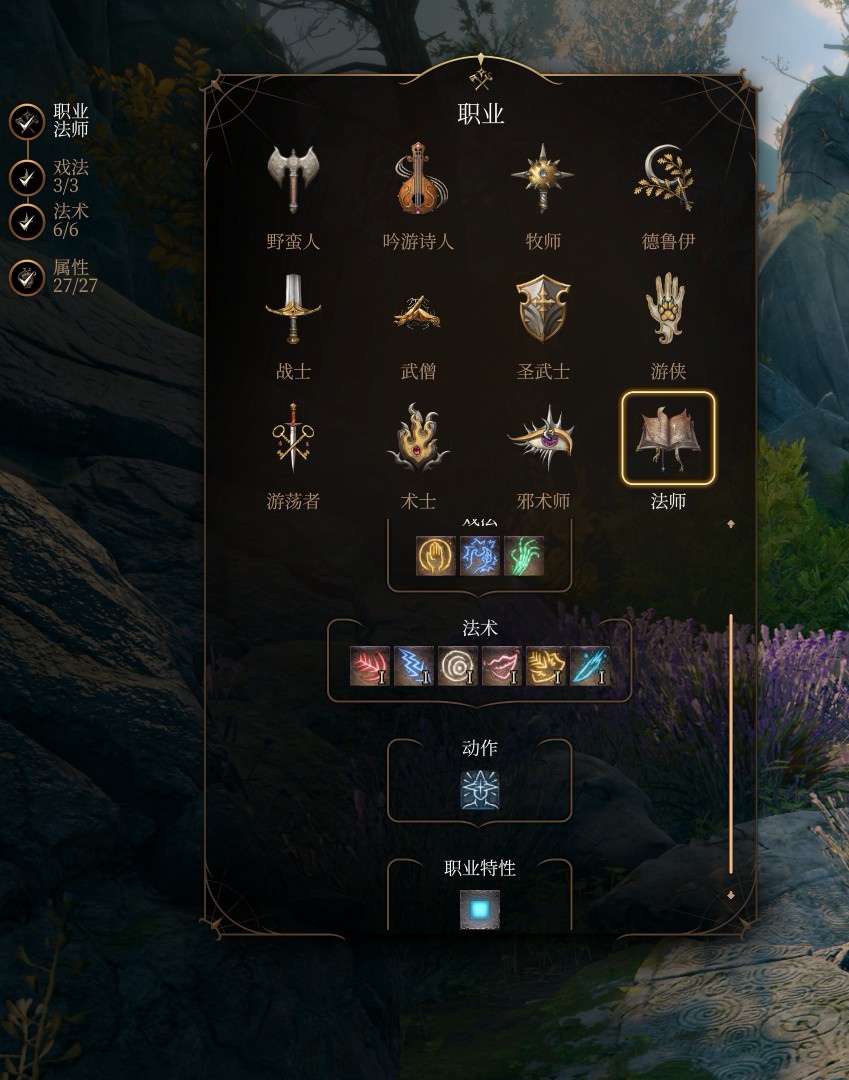Inspect the glowing blue square class feature

pos(480,909)
